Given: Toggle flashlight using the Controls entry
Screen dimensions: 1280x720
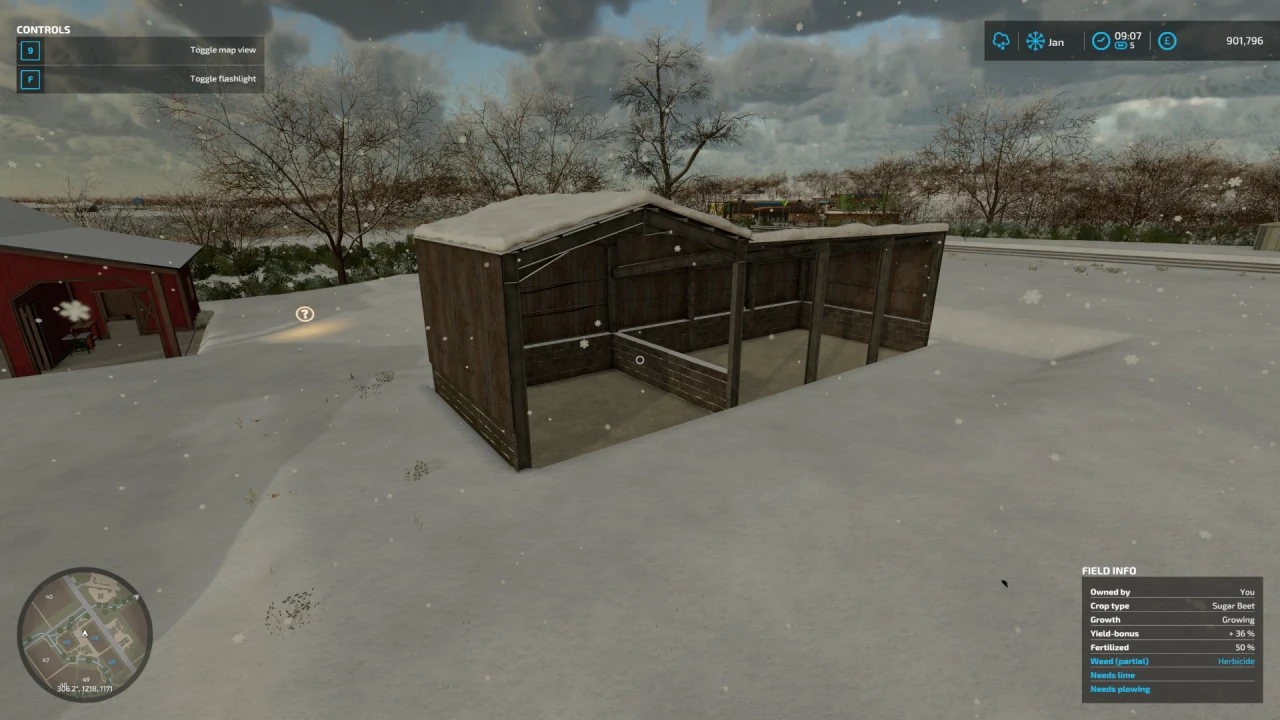Looking at the screenshot, I should (222, 78).
